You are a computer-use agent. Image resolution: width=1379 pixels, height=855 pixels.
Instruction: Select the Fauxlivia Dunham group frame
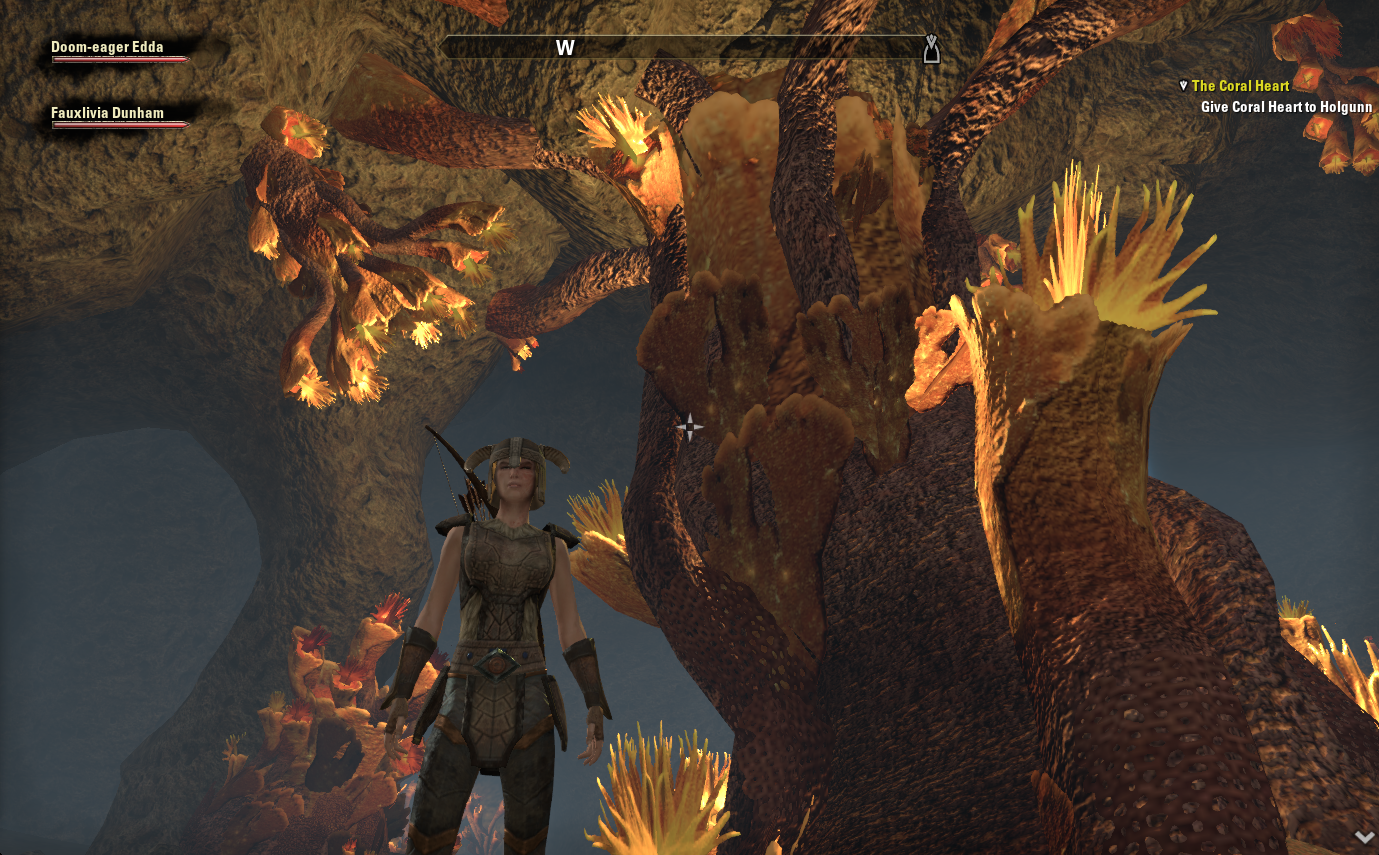pos(120,117)
